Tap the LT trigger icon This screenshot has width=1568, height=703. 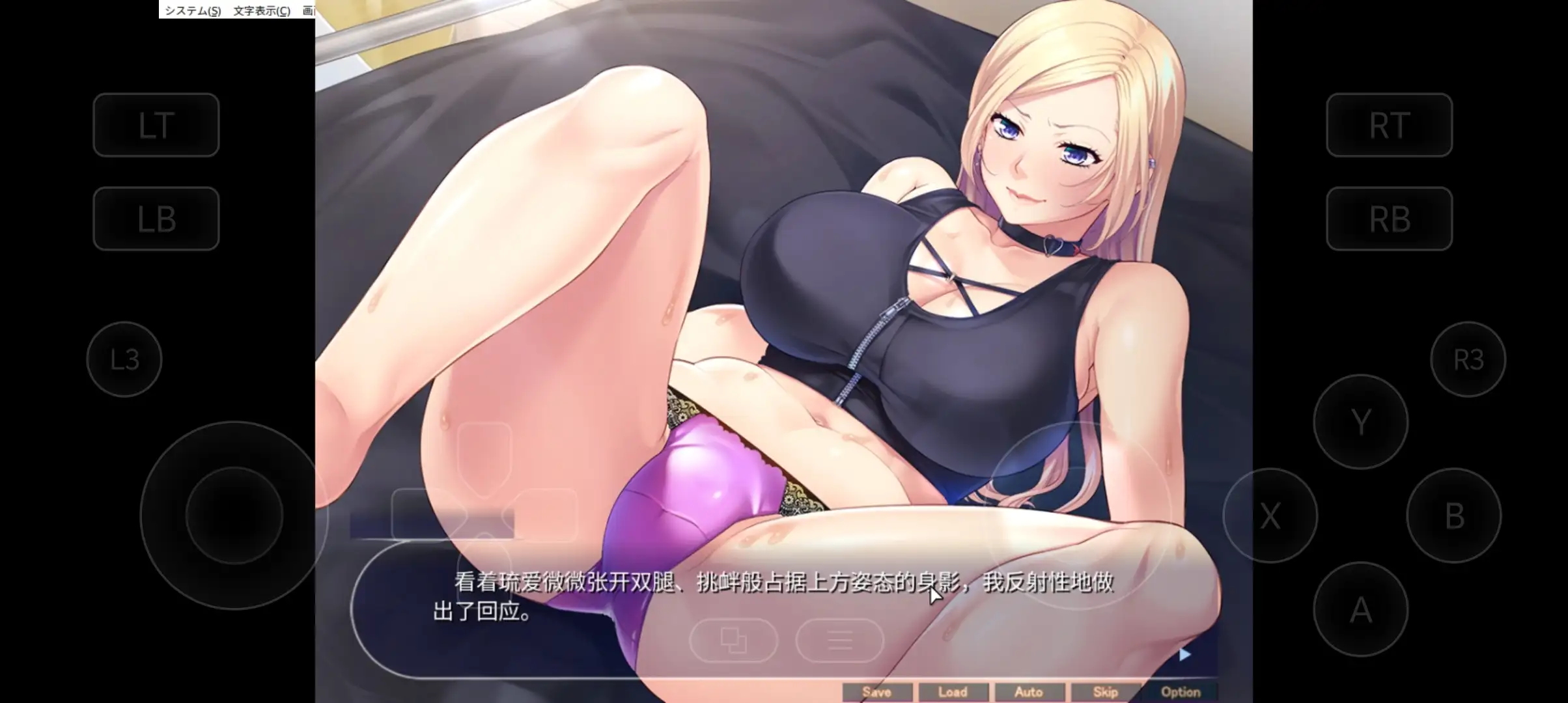(156, 125)
